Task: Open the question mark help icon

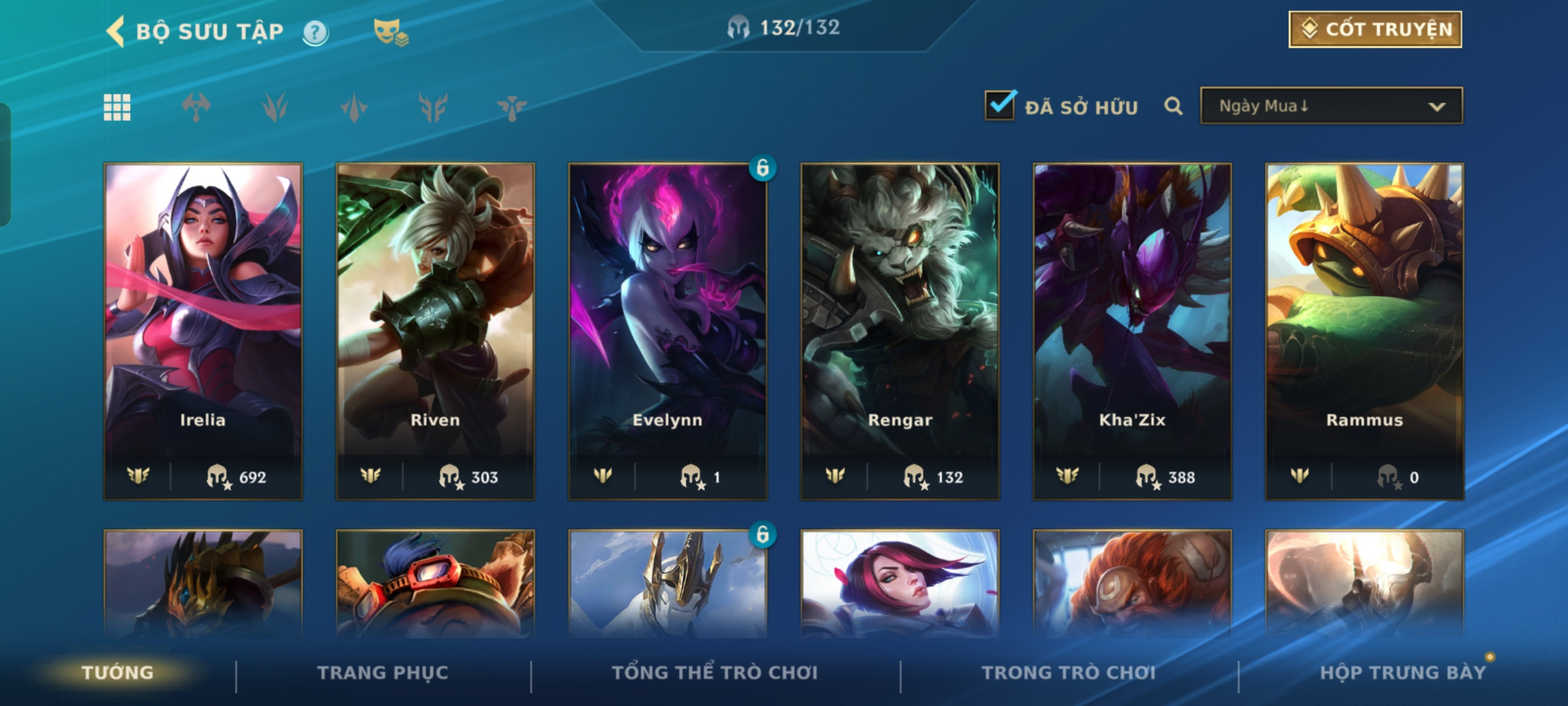Action: click(315, 32)
